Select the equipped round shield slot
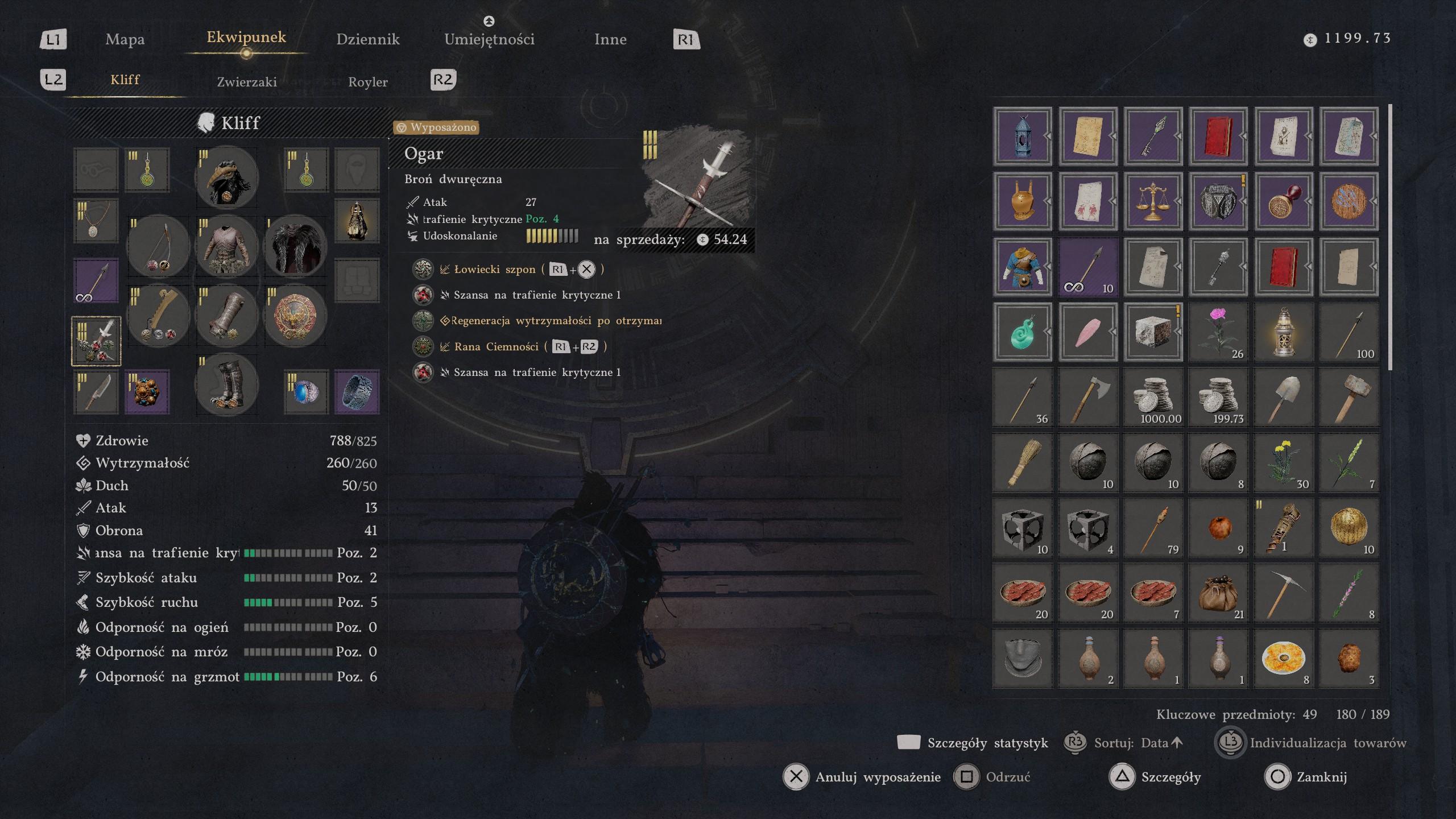Viewport: 1456px width, 819px height. click(295, 315)
